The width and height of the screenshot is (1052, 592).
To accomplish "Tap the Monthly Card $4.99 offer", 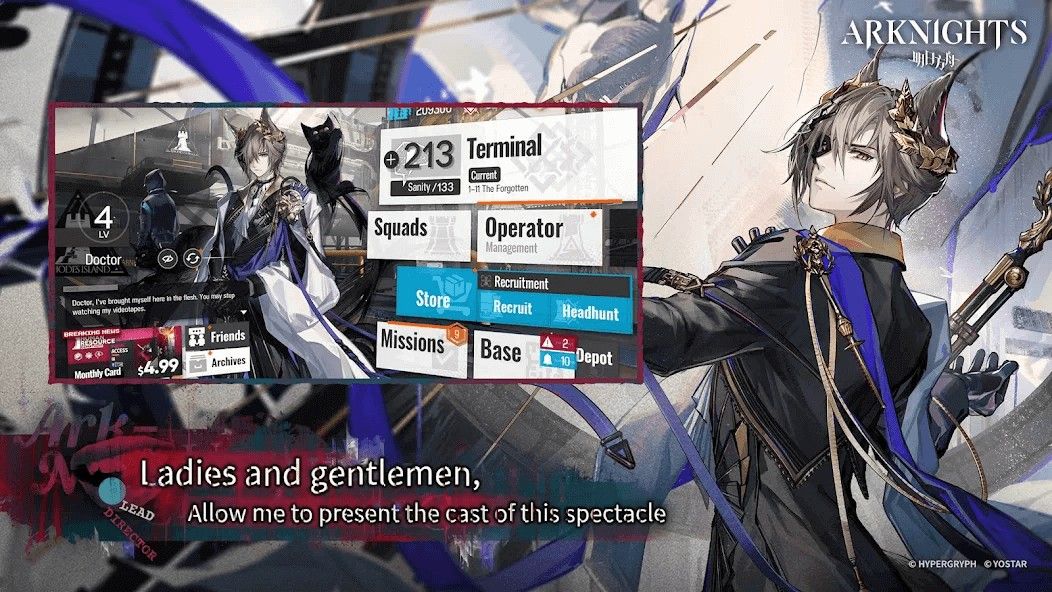I will [x=121, y=354].
